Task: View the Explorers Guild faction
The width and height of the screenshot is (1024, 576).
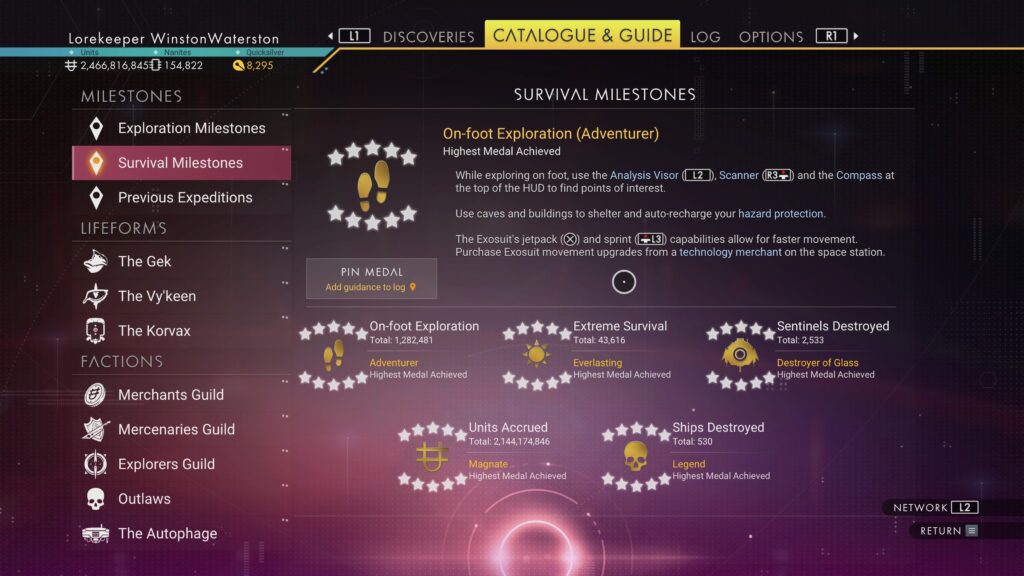Action: (166, 464)
